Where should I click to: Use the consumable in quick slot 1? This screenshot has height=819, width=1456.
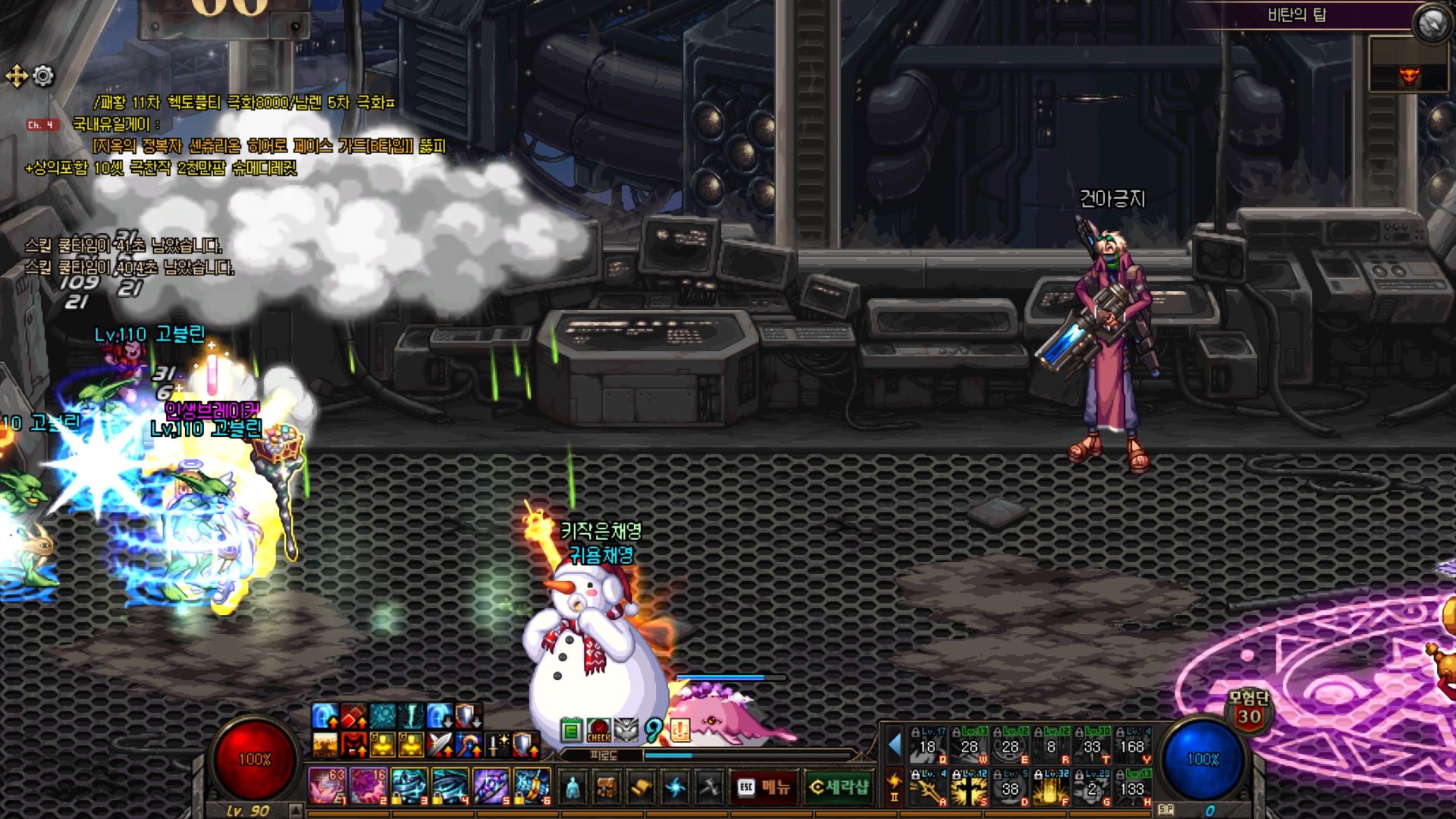tap(327, 786)
